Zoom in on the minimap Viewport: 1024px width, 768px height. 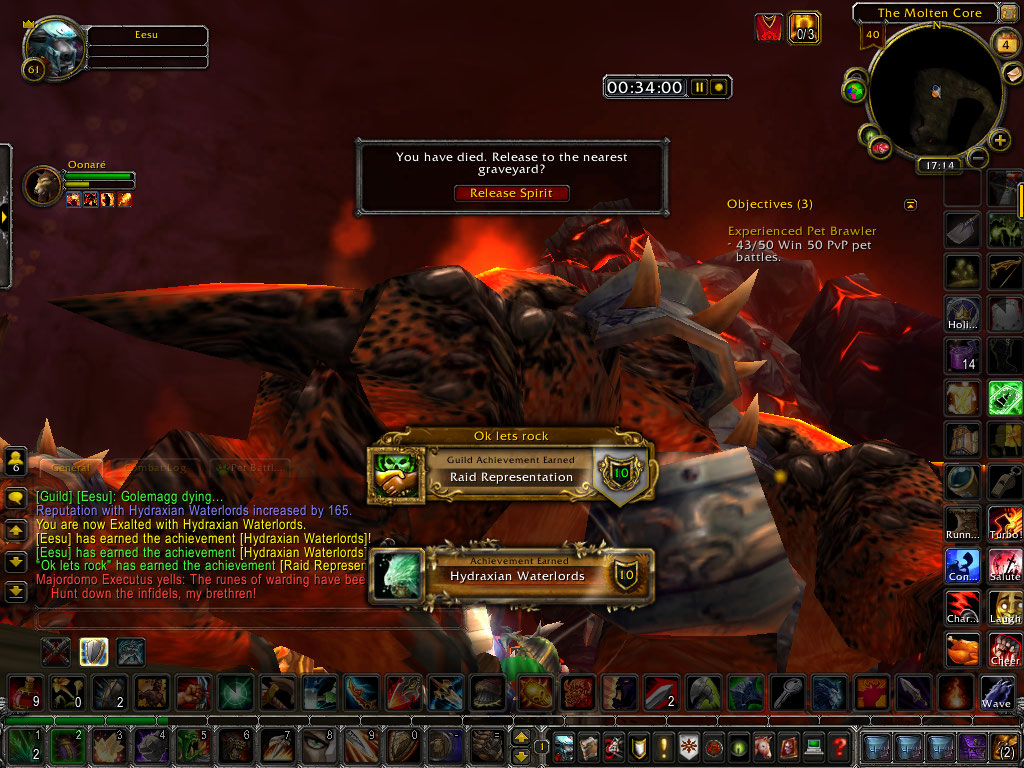(x=999, y=140)
